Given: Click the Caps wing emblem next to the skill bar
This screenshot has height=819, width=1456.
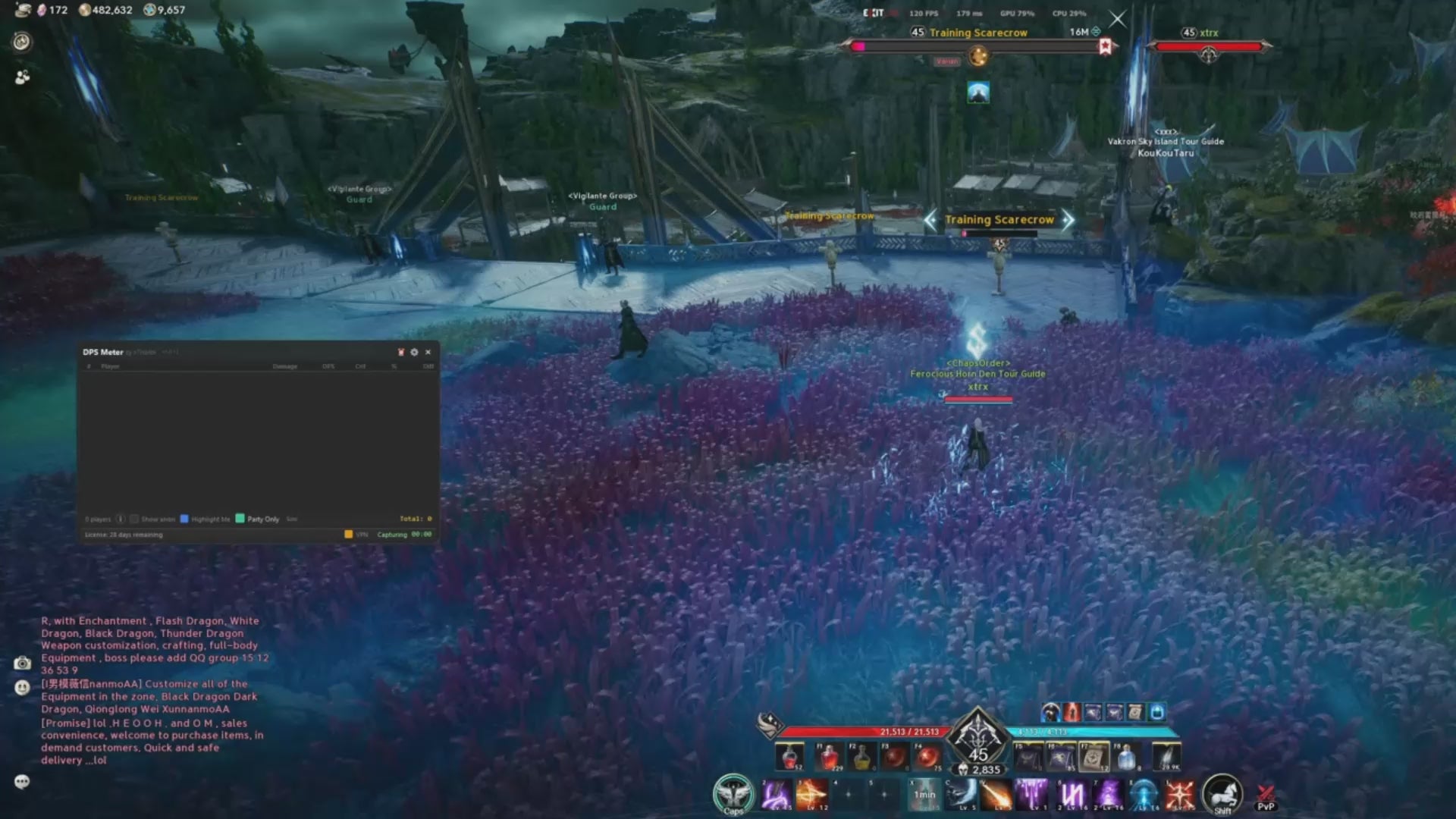Looking at the screenshot, I should click(x=733, y=793).
